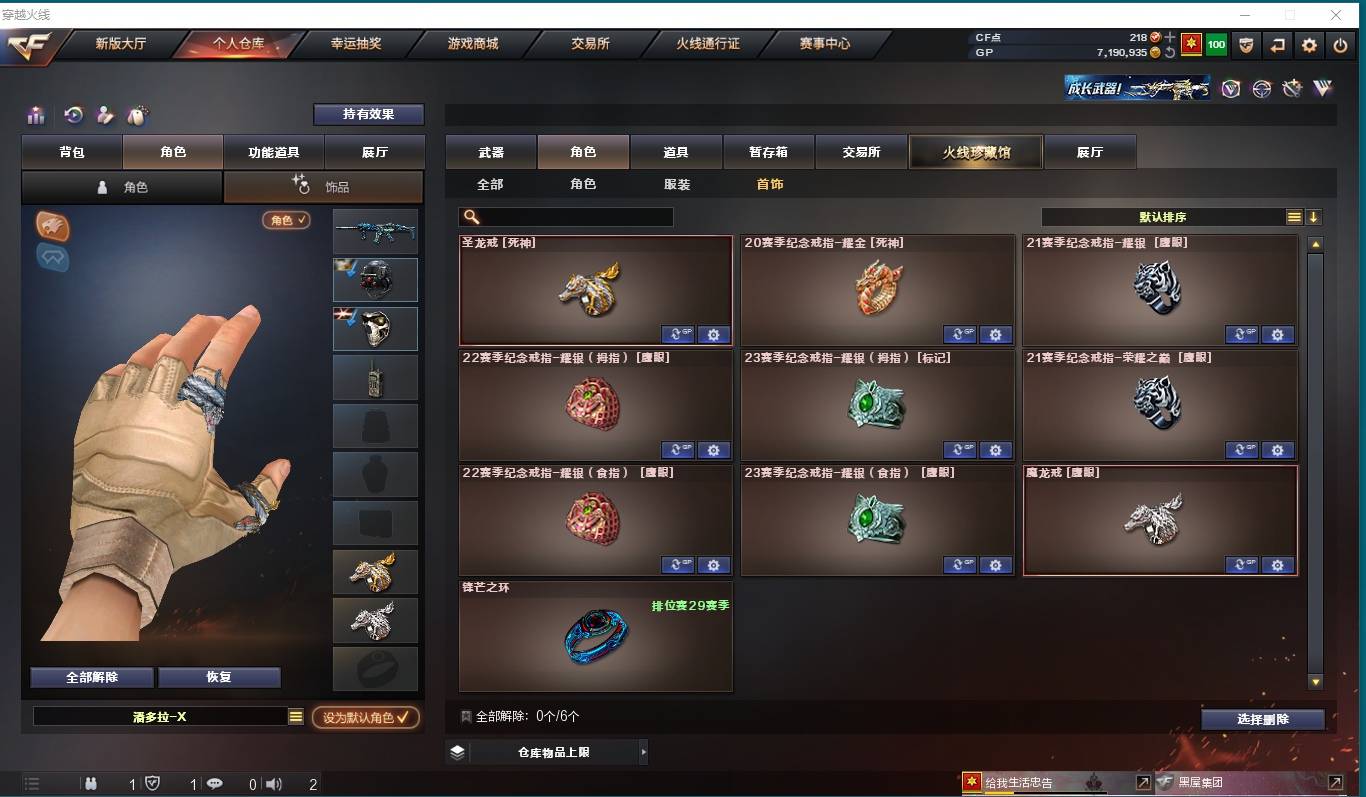The height and width of the screenshot is (797, 1366).
Task: Click the speaker volume icon on the bottom bar
Action: (x=274, y=785)
